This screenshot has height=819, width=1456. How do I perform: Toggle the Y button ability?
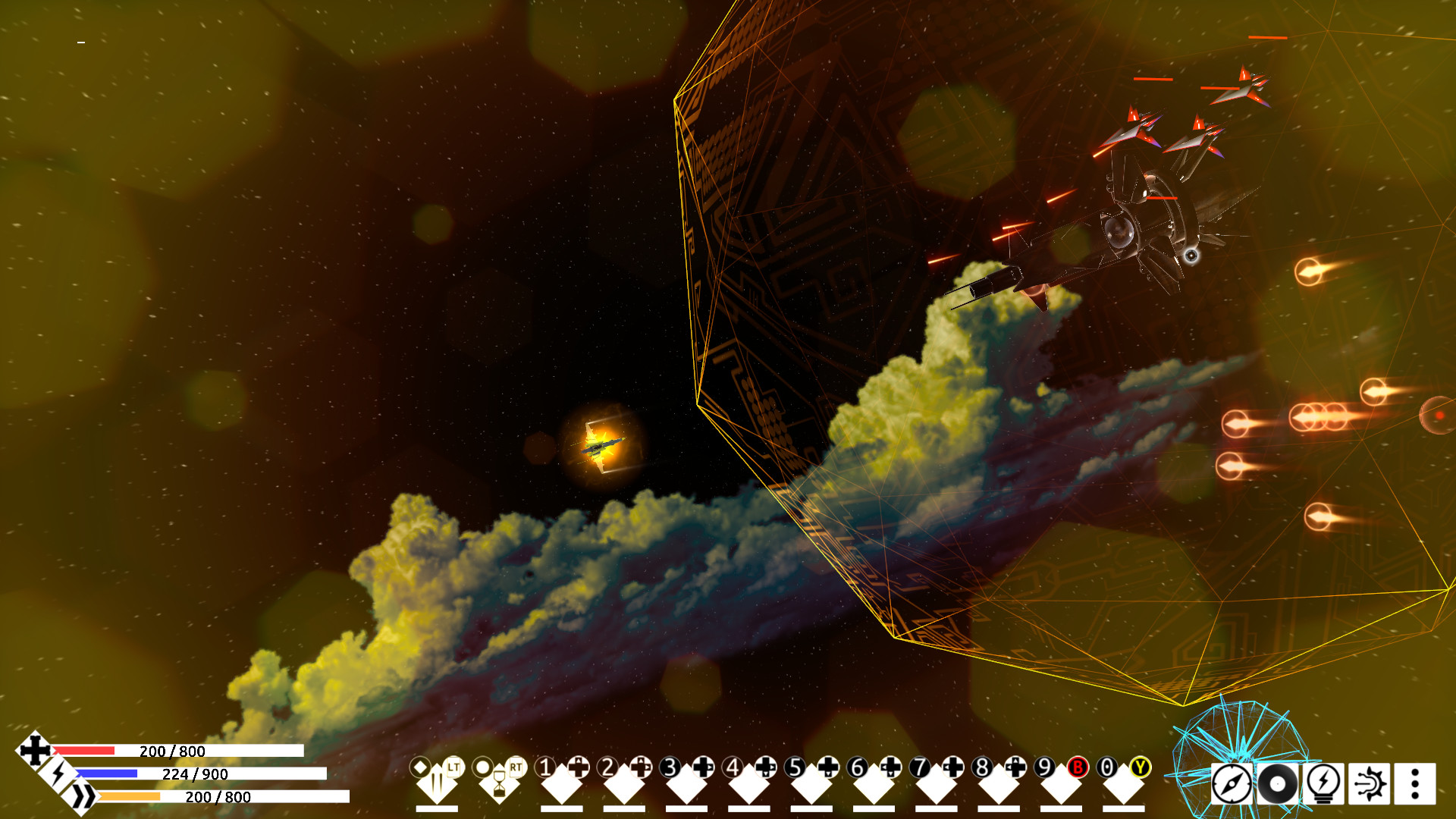(1141, 768)
